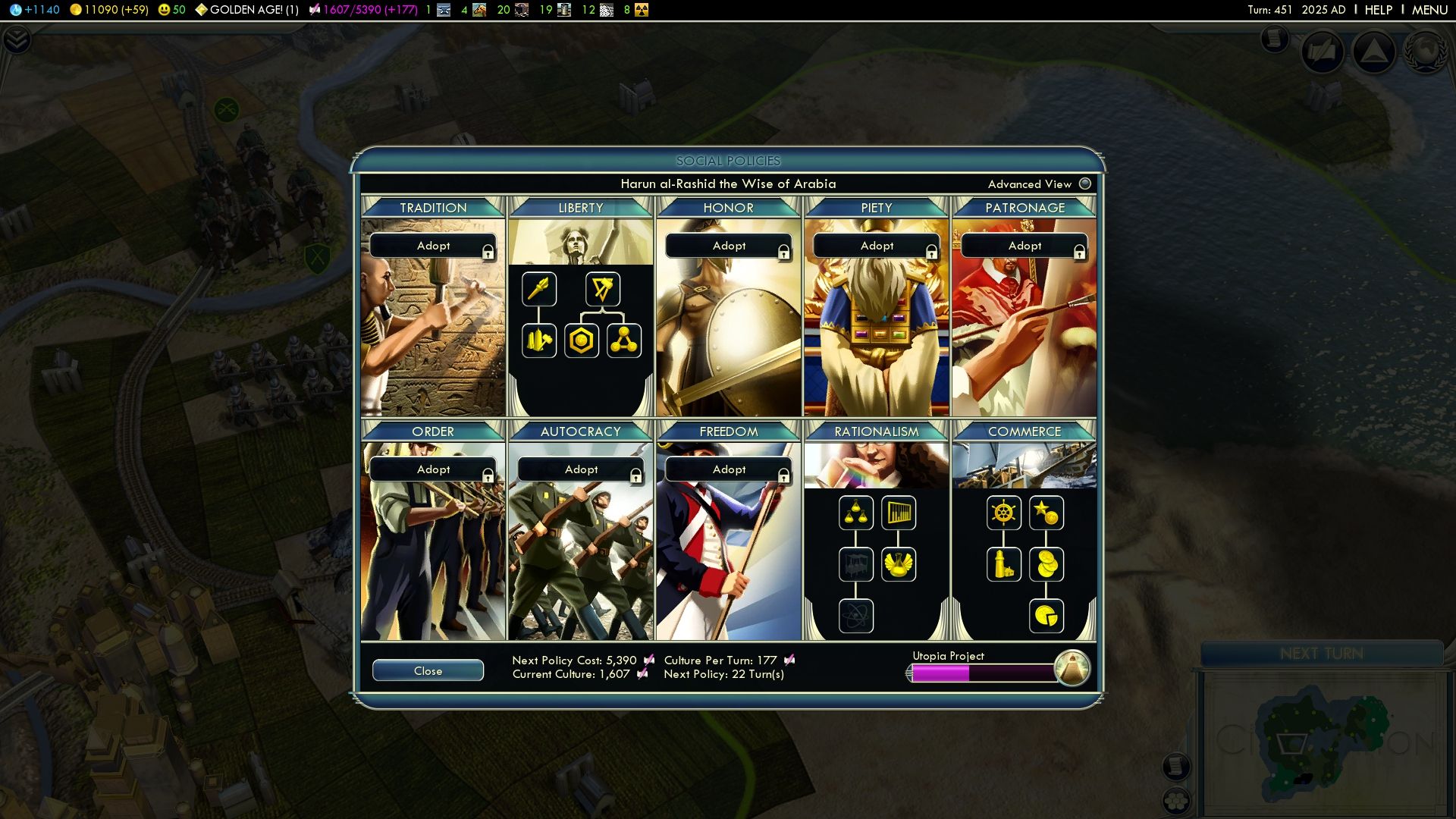Open the HELP menu
The width and height of the screenshot is (1456, 819).
pyautogui.click(x=1378, y=10)
